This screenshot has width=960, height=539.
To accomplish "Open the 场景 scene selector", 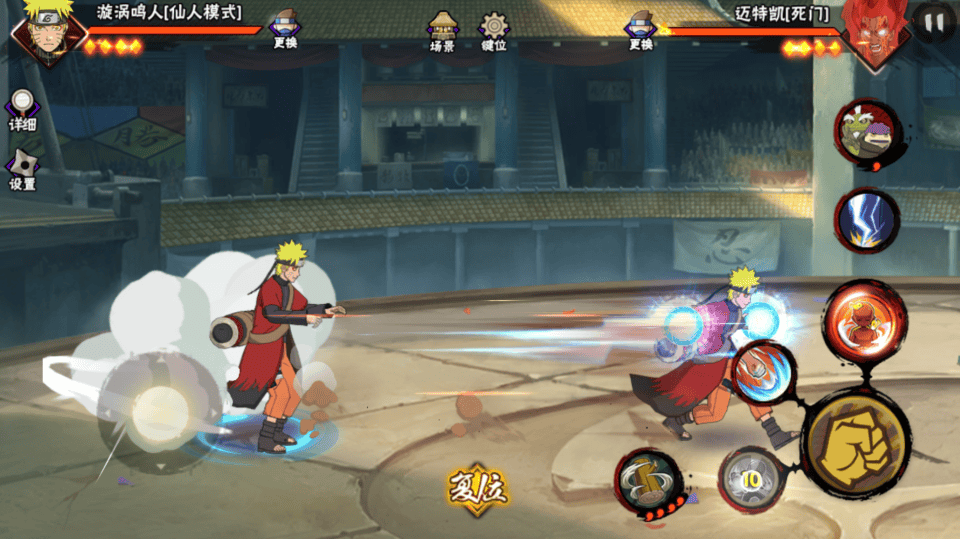I will point(442,31).
